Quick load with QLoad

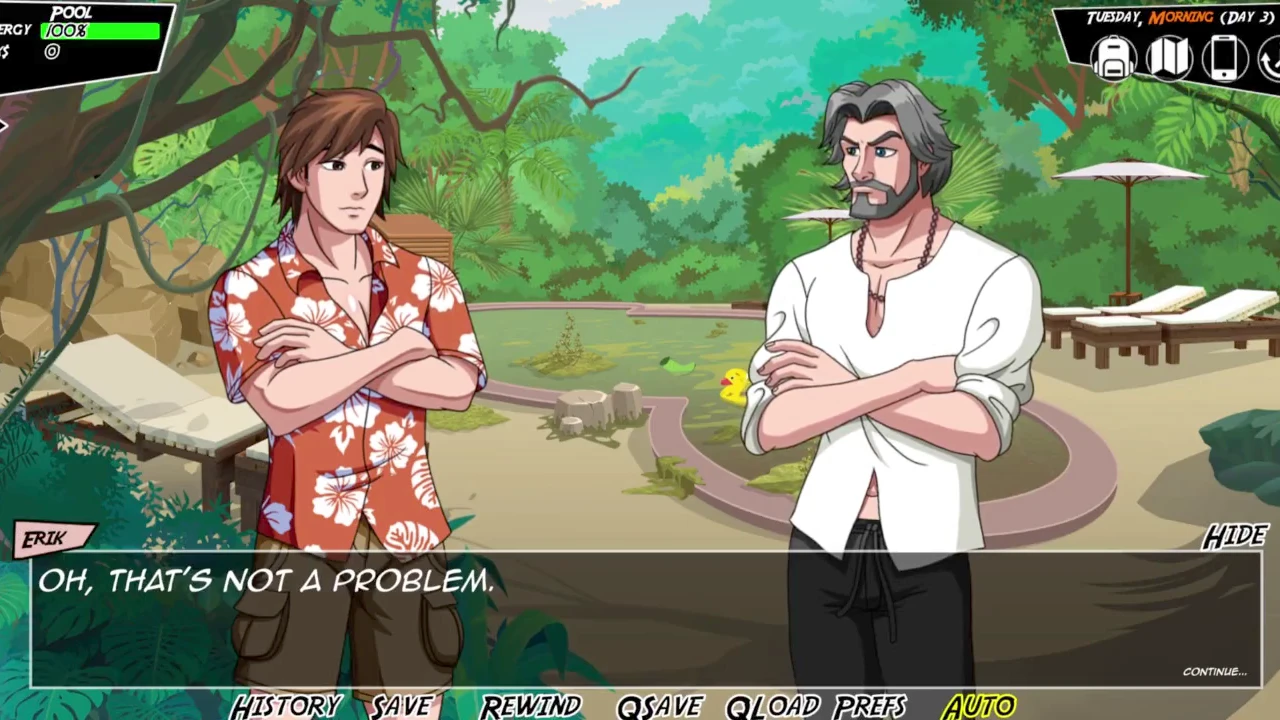point(773,706)
